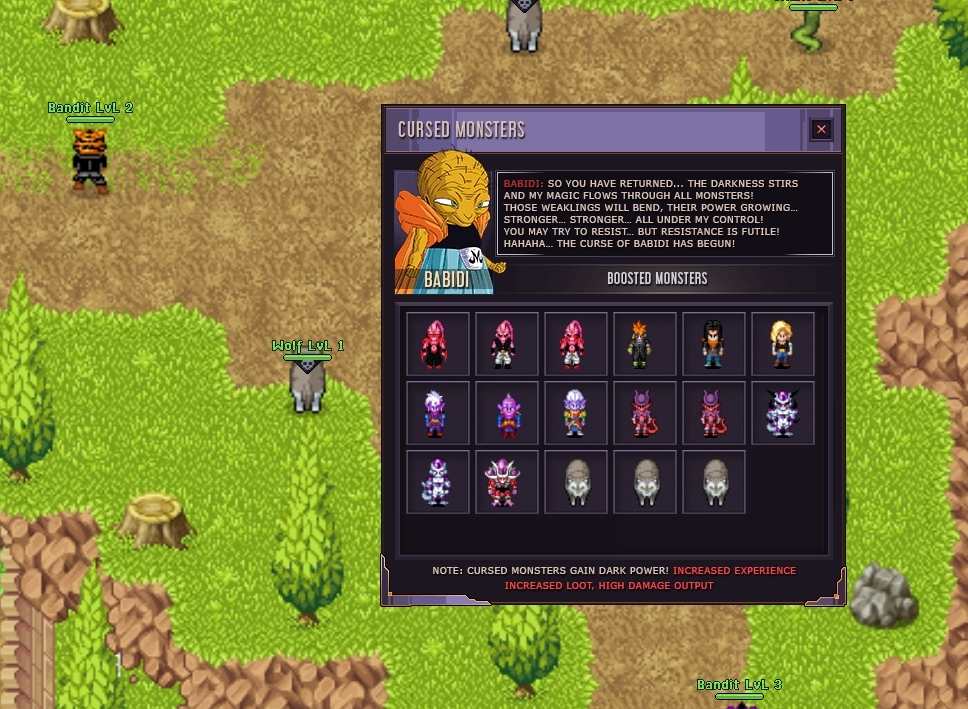Choose the red-armored horned monster slot
The image size is (968, 709).
pos(507,481)
